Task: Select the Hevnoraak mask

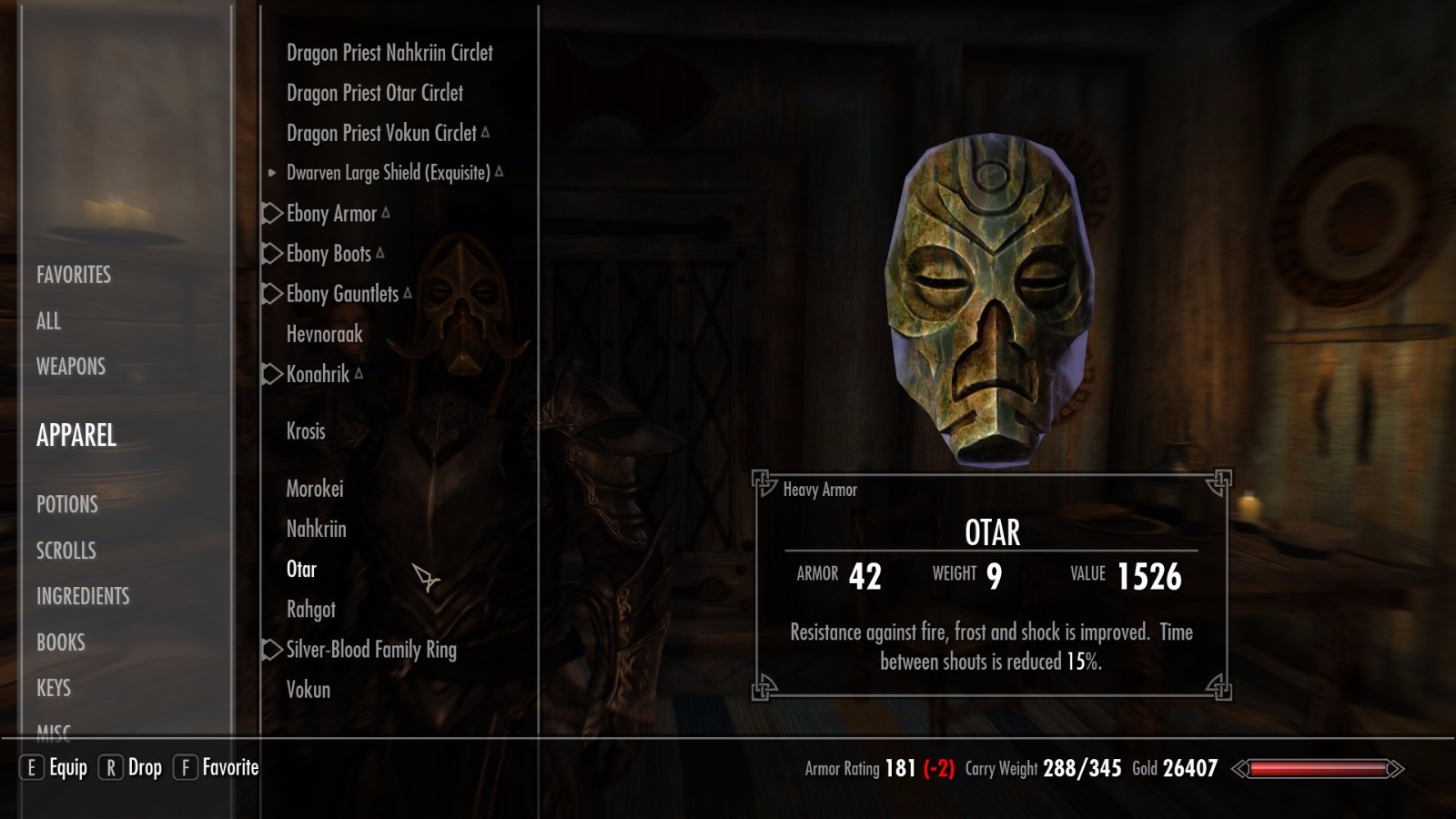Action: (325, 334)
